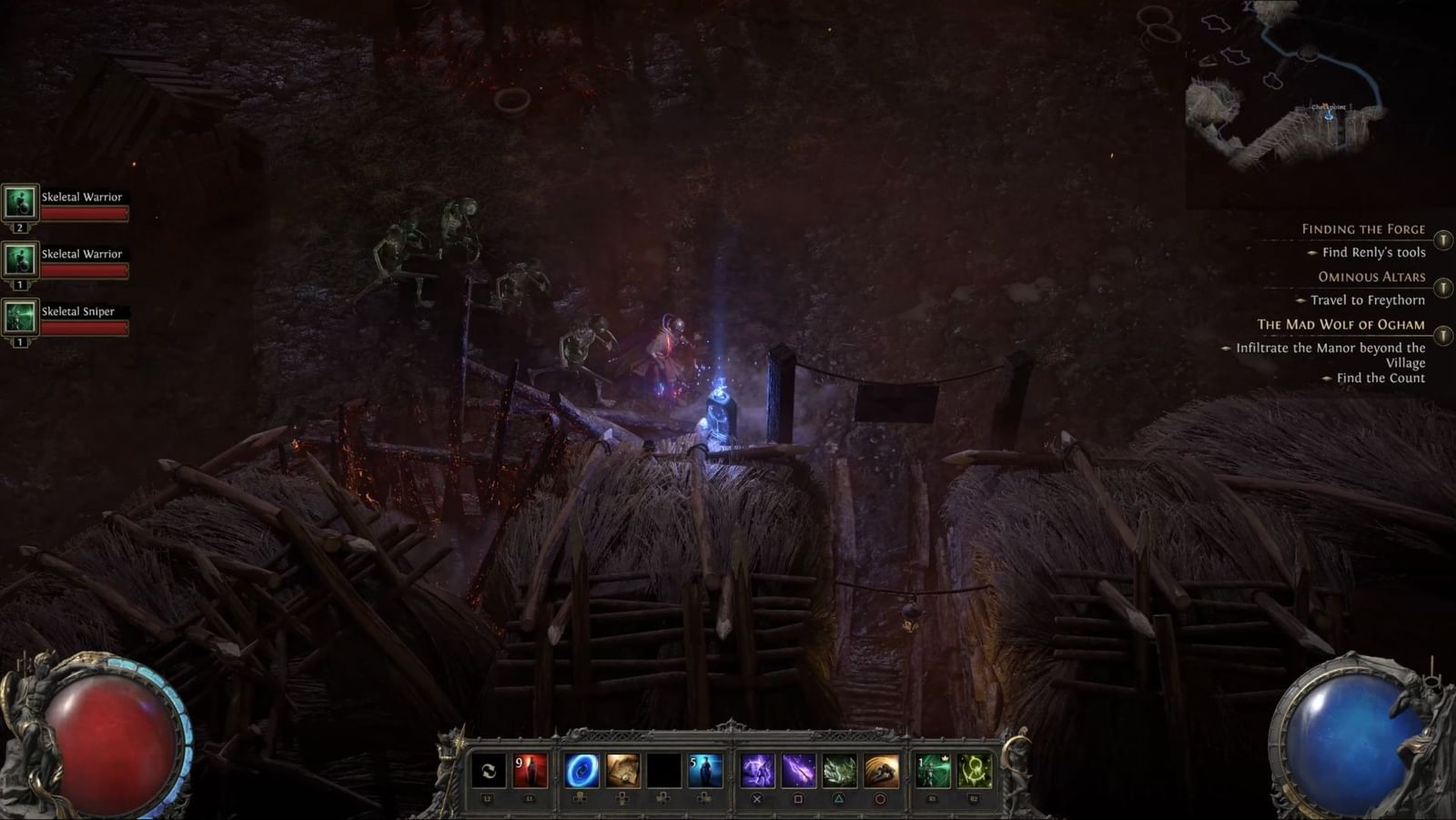1456x820 pixels.
Task: Select the Skeletal Sniper enemy portrait
Action: [19, 317]
